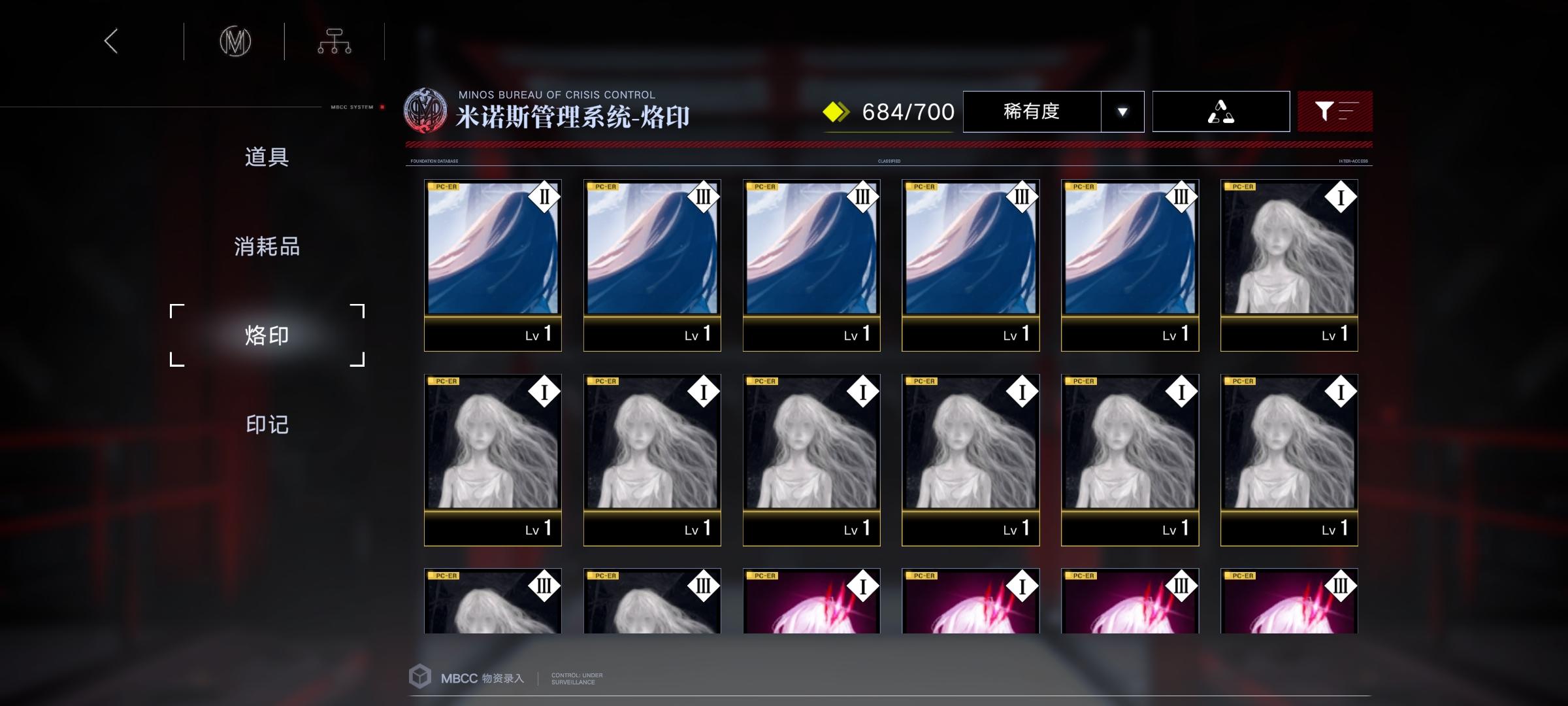Viewport: 1568px width, 706px height.
Task: Click the dropdown arrow next to 稀有度
Action: tap(1122, 112)
